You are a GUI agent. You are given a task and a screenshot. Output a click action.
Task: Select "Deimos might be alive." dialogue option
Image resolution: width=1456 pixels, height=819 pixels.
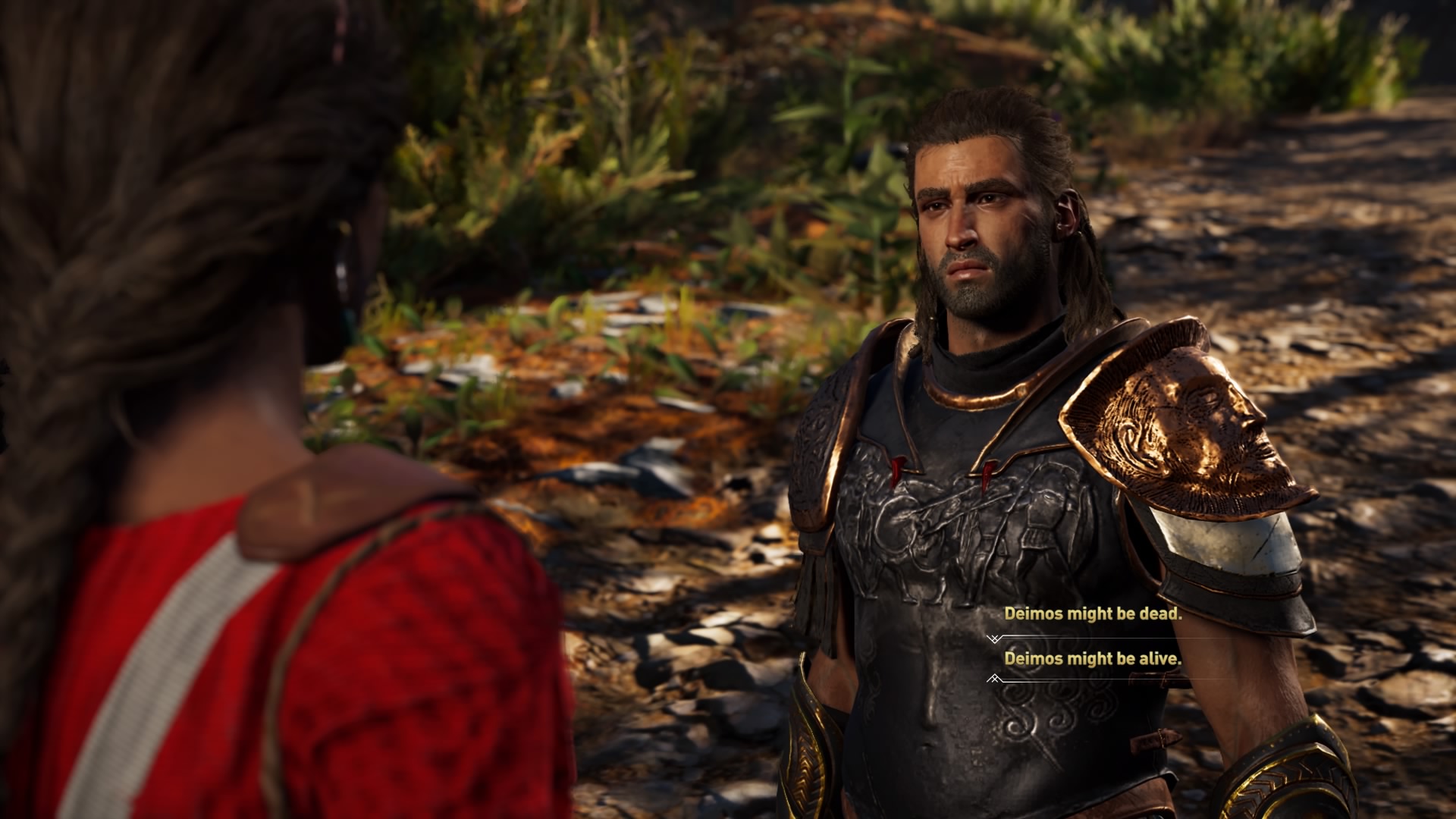[x=1093, y=659]
